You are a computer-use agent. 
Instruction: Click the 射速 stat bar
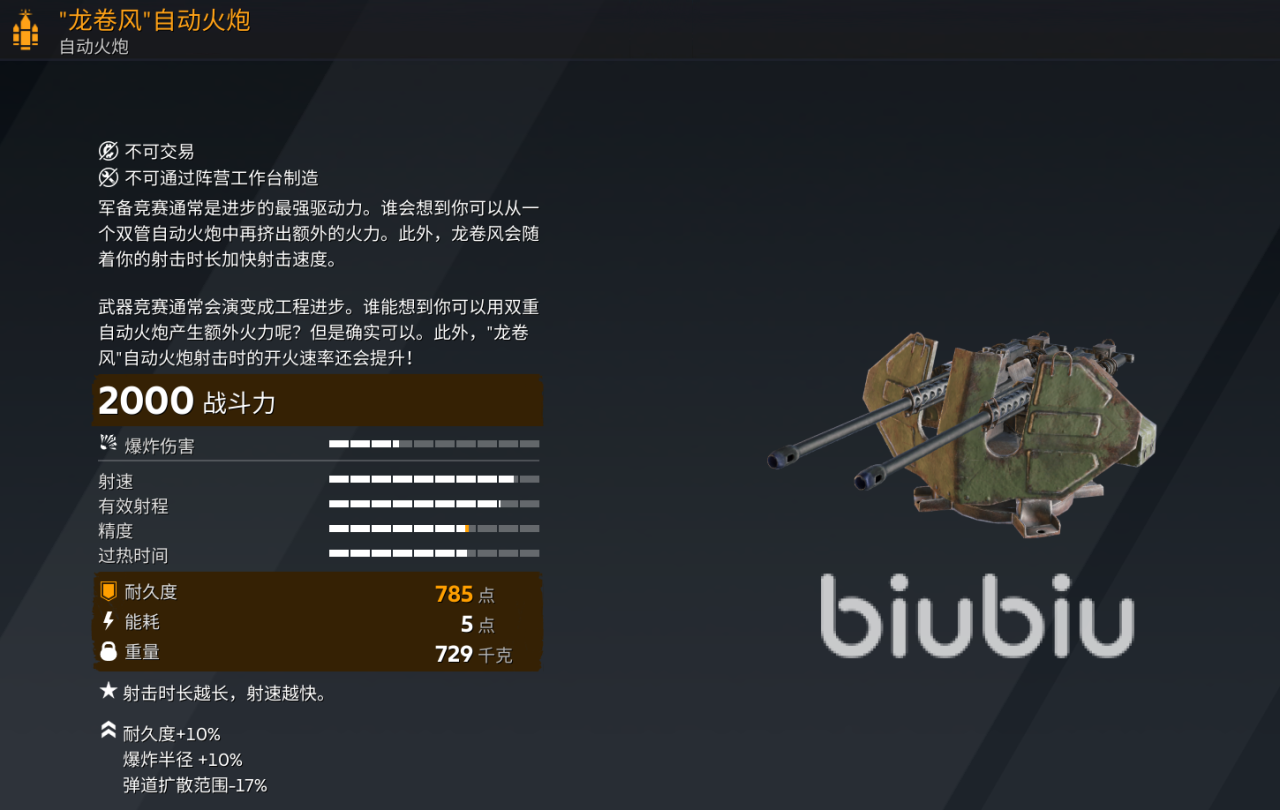435,479
